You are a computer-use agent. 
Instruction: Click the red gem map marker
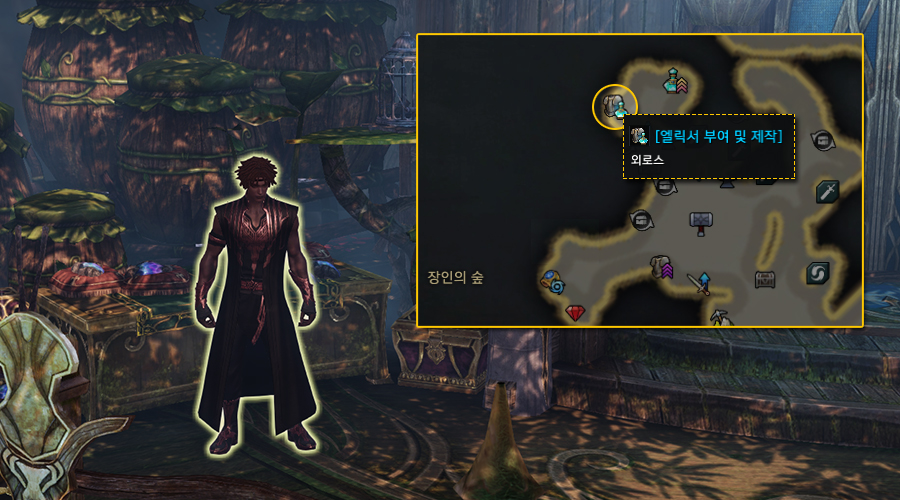(x=575, y=313)
